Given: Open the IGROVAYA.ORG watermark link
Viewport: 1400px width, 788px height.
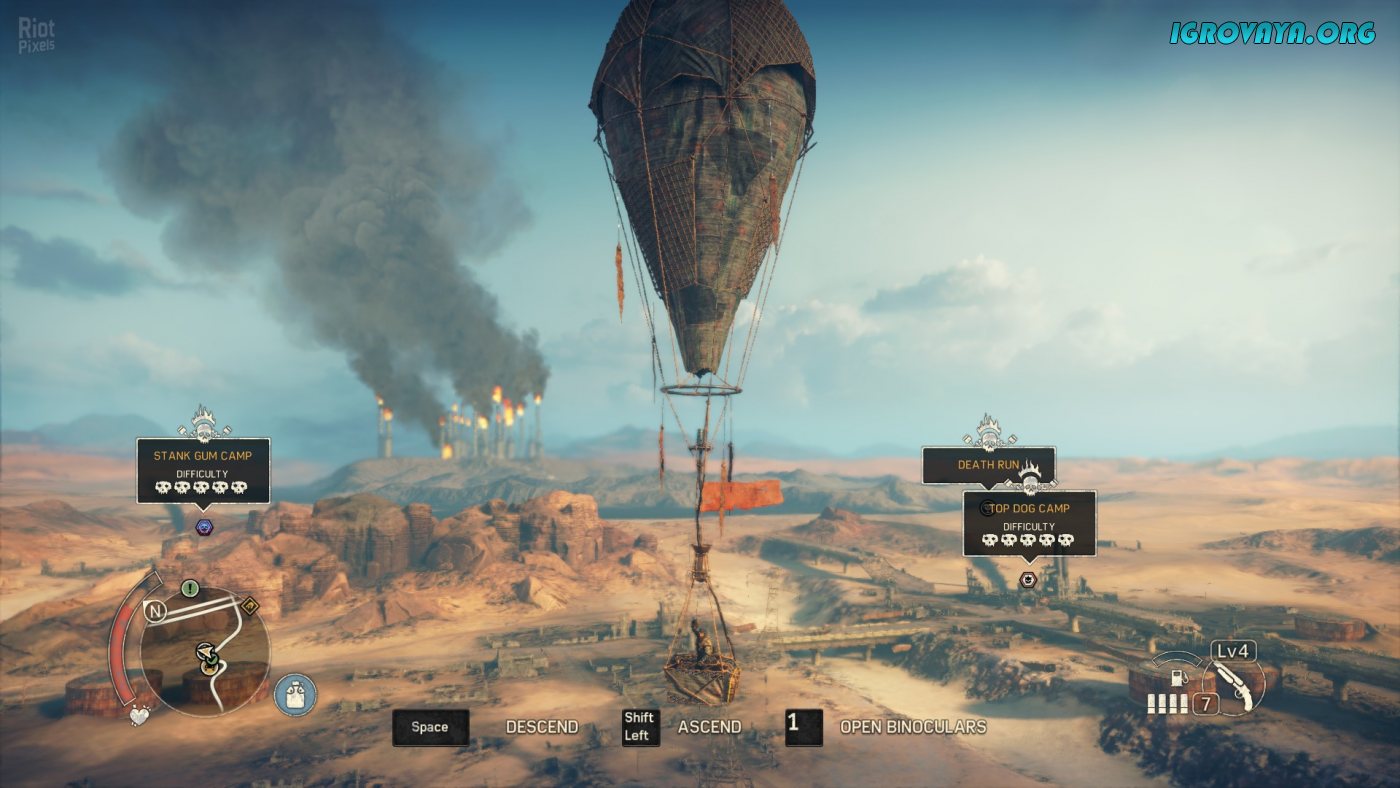Looking at the screenshot, I should click(1272, 33).
